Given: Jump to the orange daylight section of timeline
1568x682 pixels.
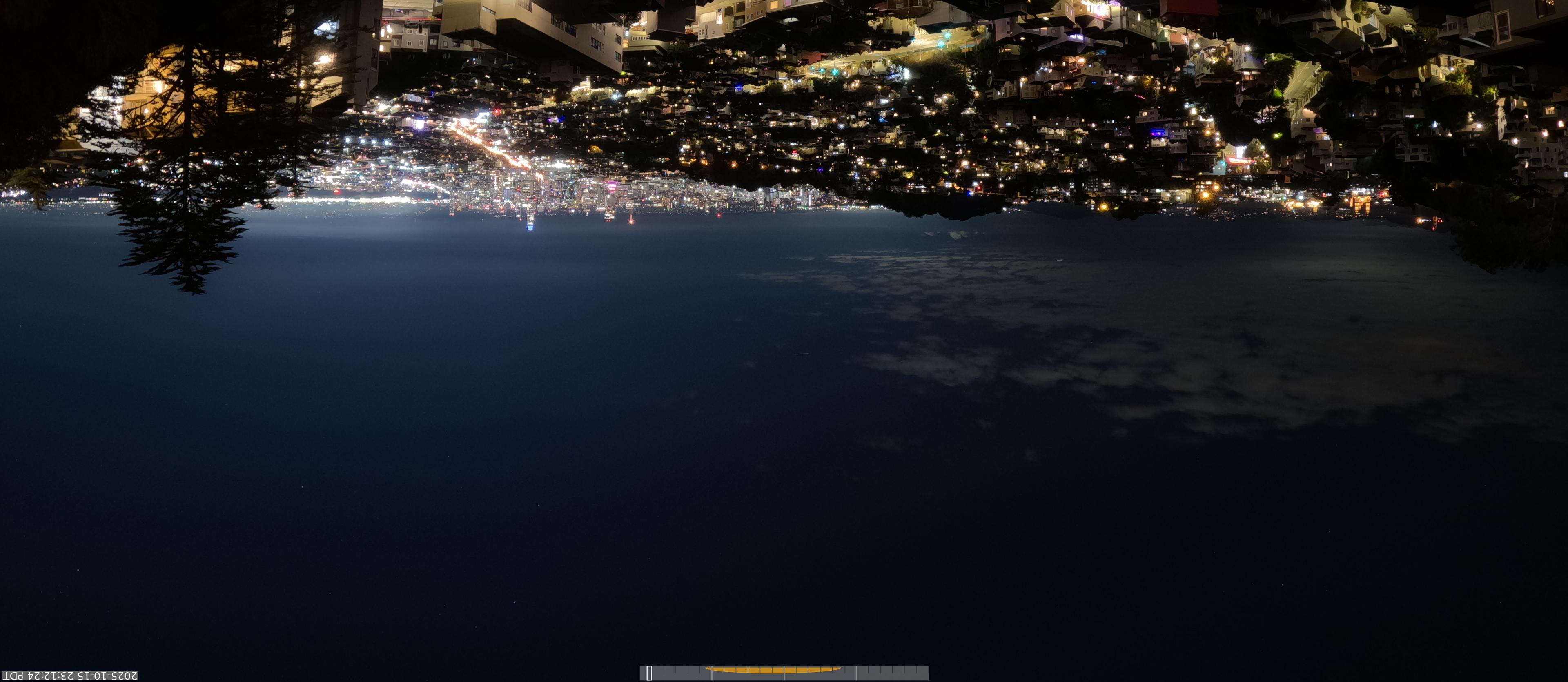Looking at the screenshot, I should coord(773,670).
